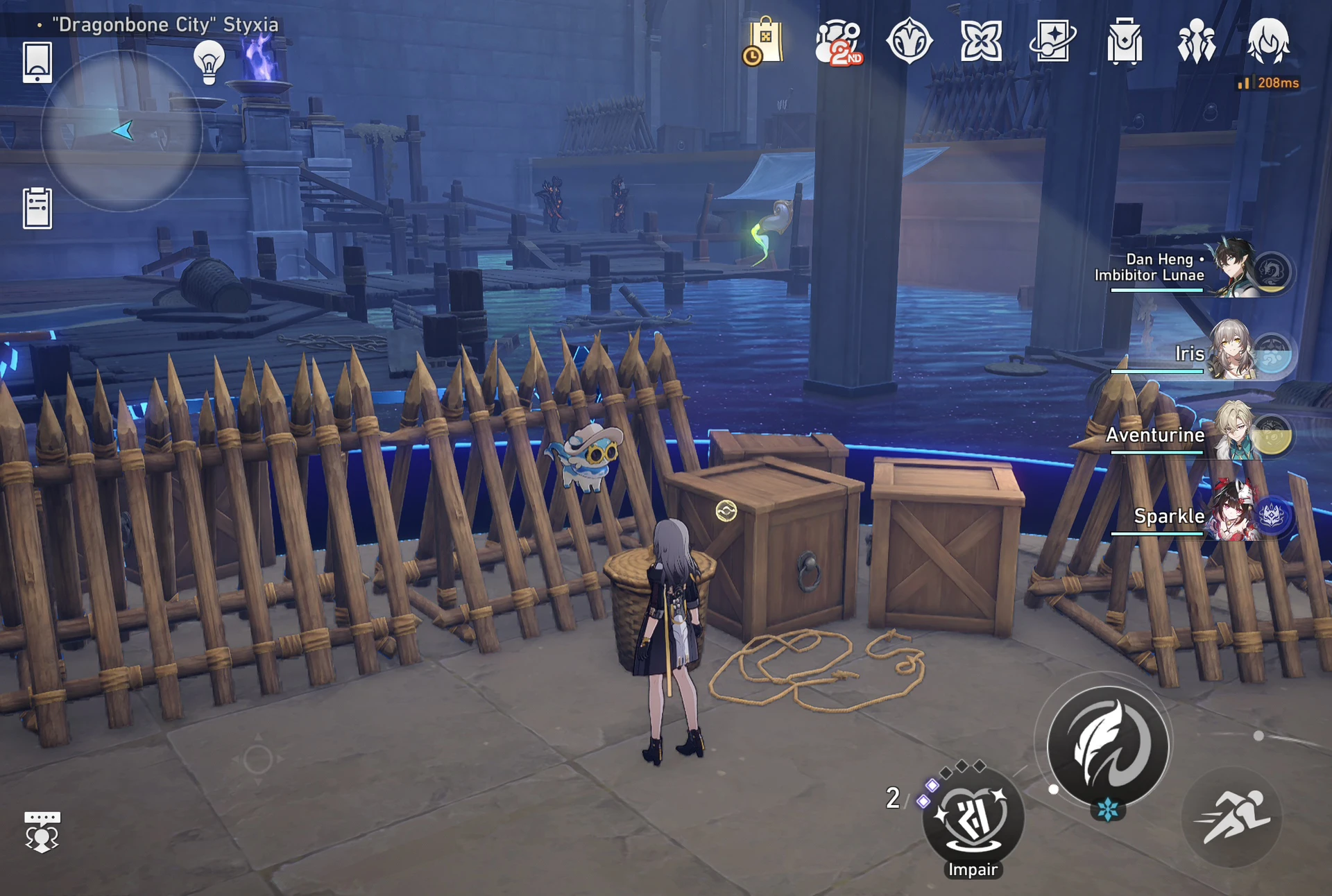The image size is (1332, 896).
Task: Open the shopping bag store icon
Action: point(765,42)
